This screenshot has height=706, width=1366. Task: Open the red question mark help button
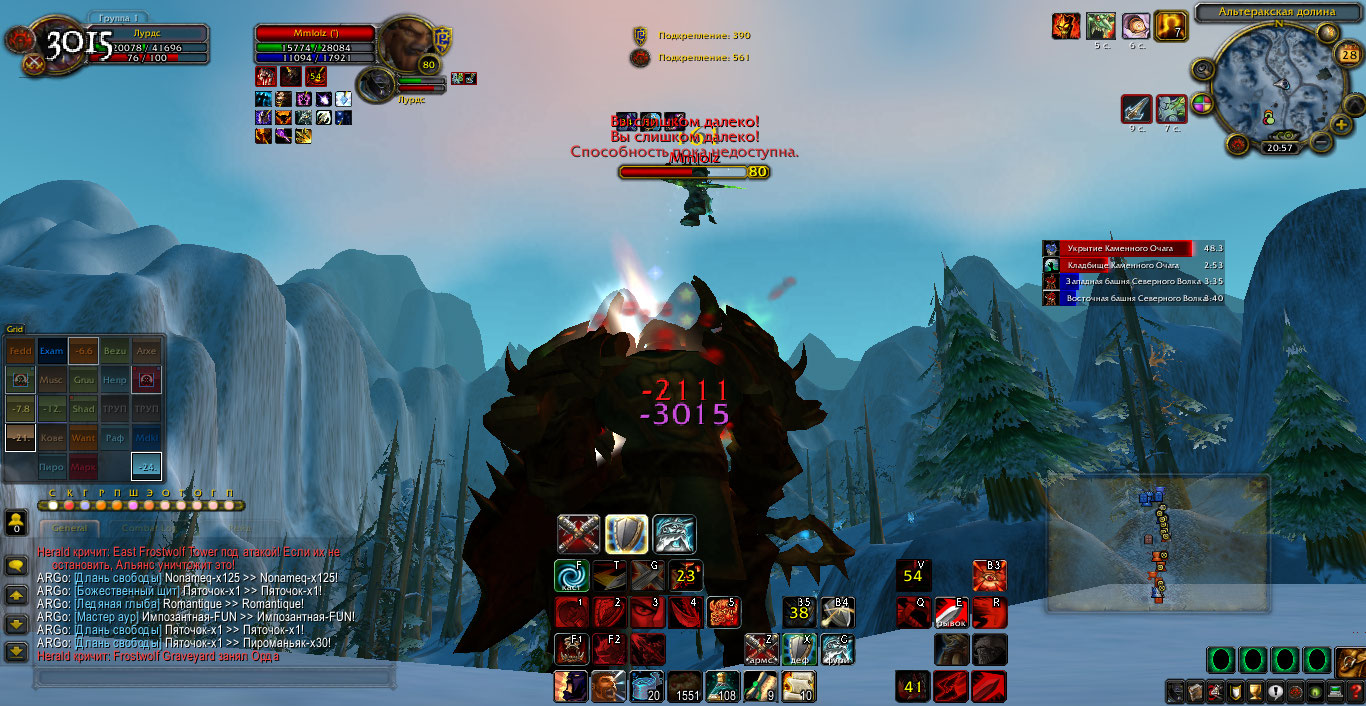tap(1354, 692)
